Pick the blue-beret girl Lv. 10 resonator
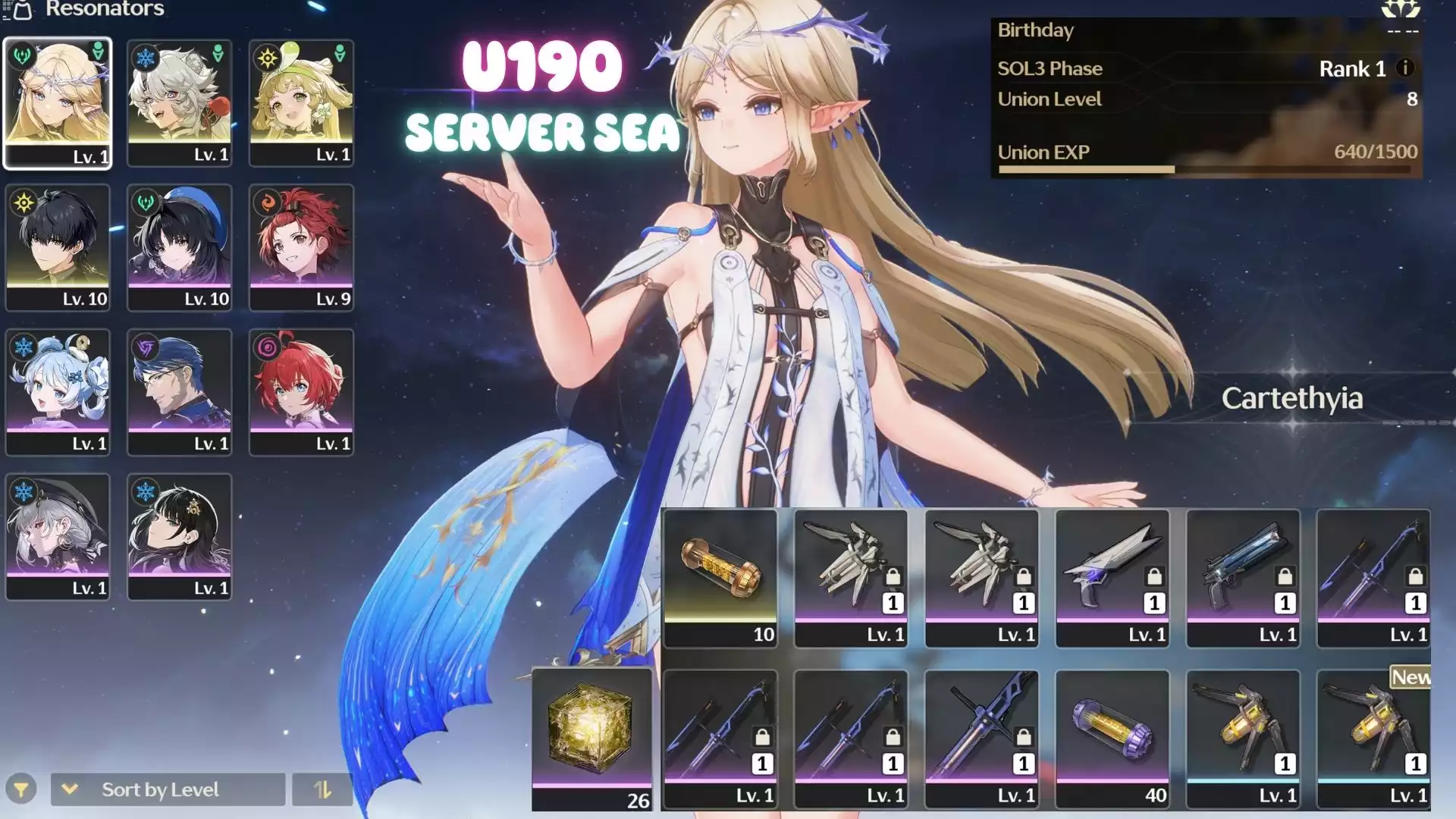 180,247
